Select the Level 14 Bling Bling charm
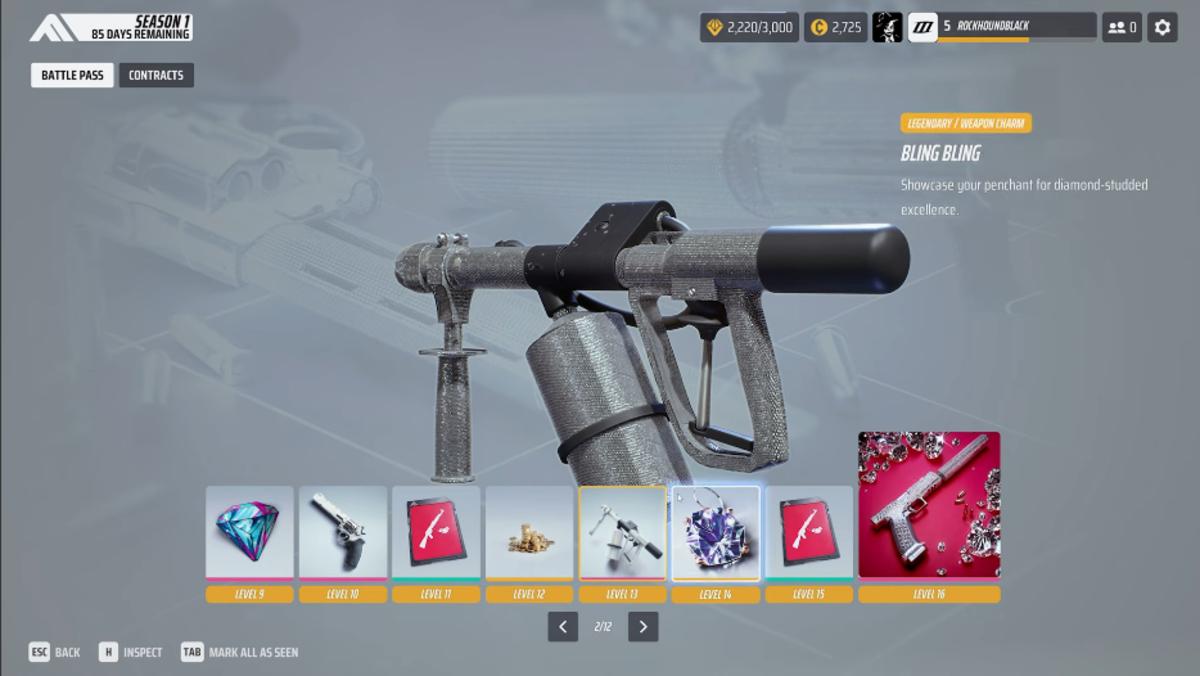1200x676 pixels. click(x=715, y=533)
